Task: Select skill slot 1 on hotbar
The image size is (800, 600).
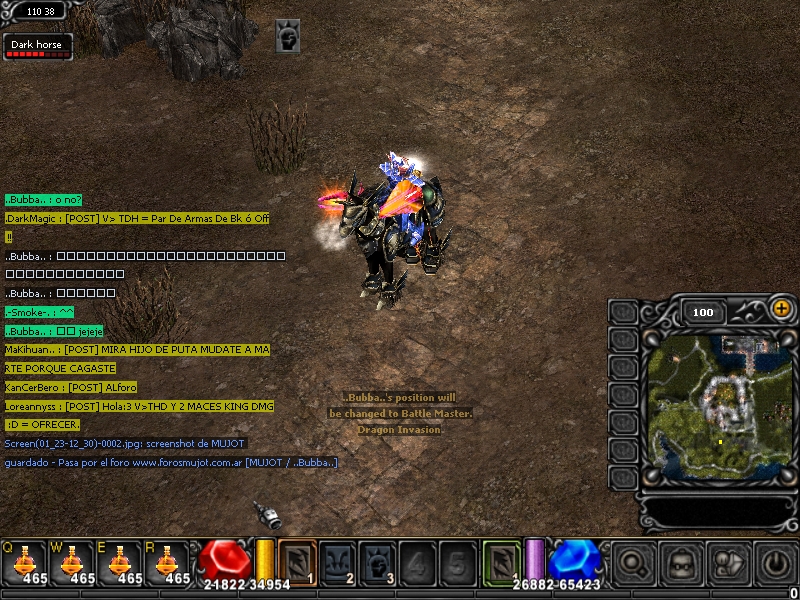Action: (297, 561)
